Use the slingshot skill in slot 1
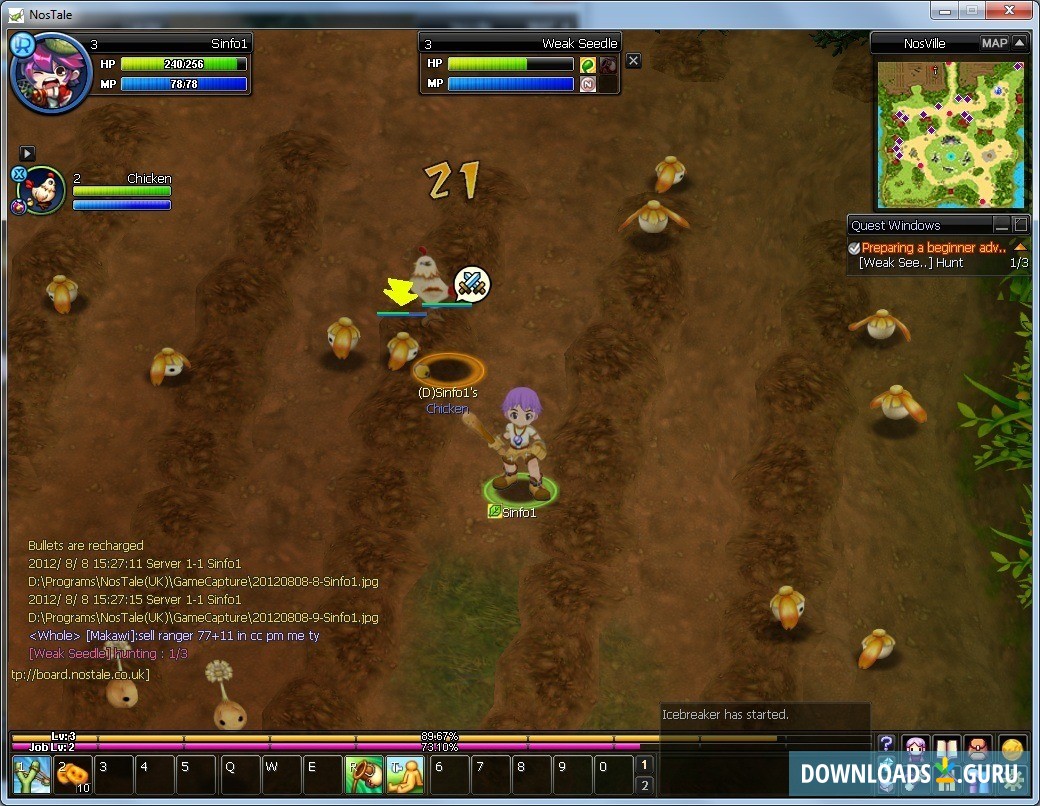Viewport: 1040px width, 806px height. pyautogui.click(x=31, y=775)
